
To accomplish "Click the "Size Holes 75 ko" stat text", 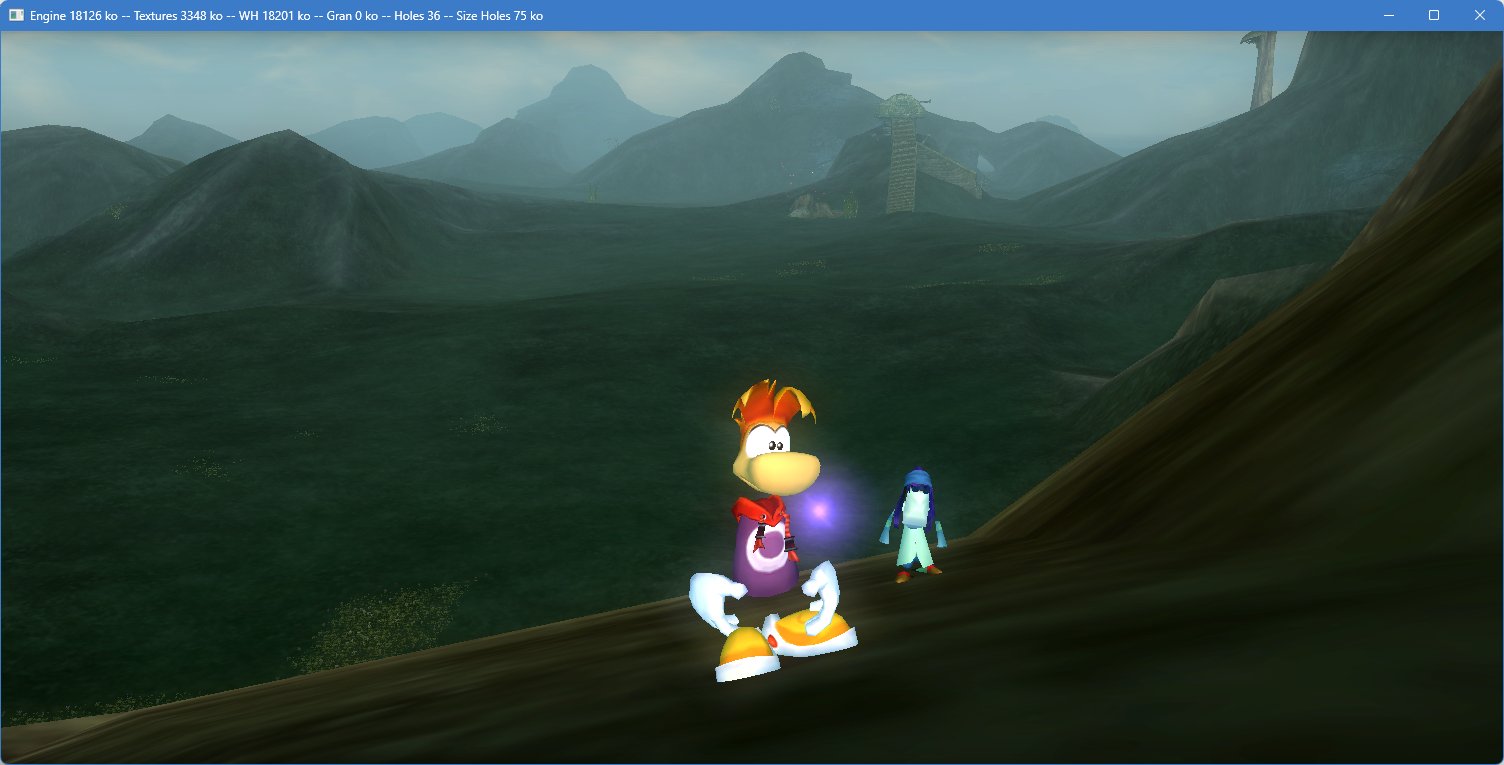I will pos(498,15).
